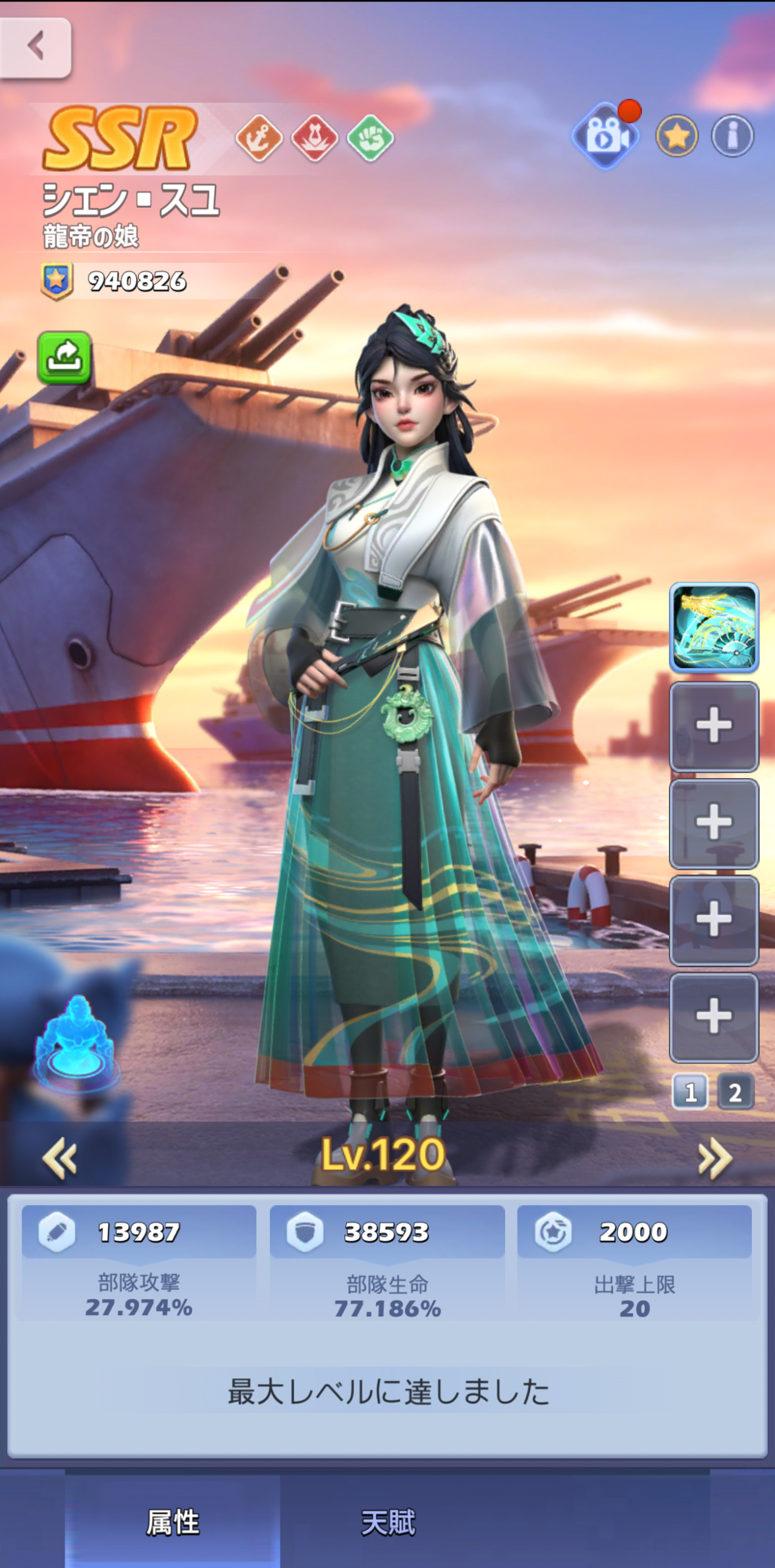Switch to the 属性 tab
Viewport: 775px width, 1568px height.
[x=173, y=1522]
